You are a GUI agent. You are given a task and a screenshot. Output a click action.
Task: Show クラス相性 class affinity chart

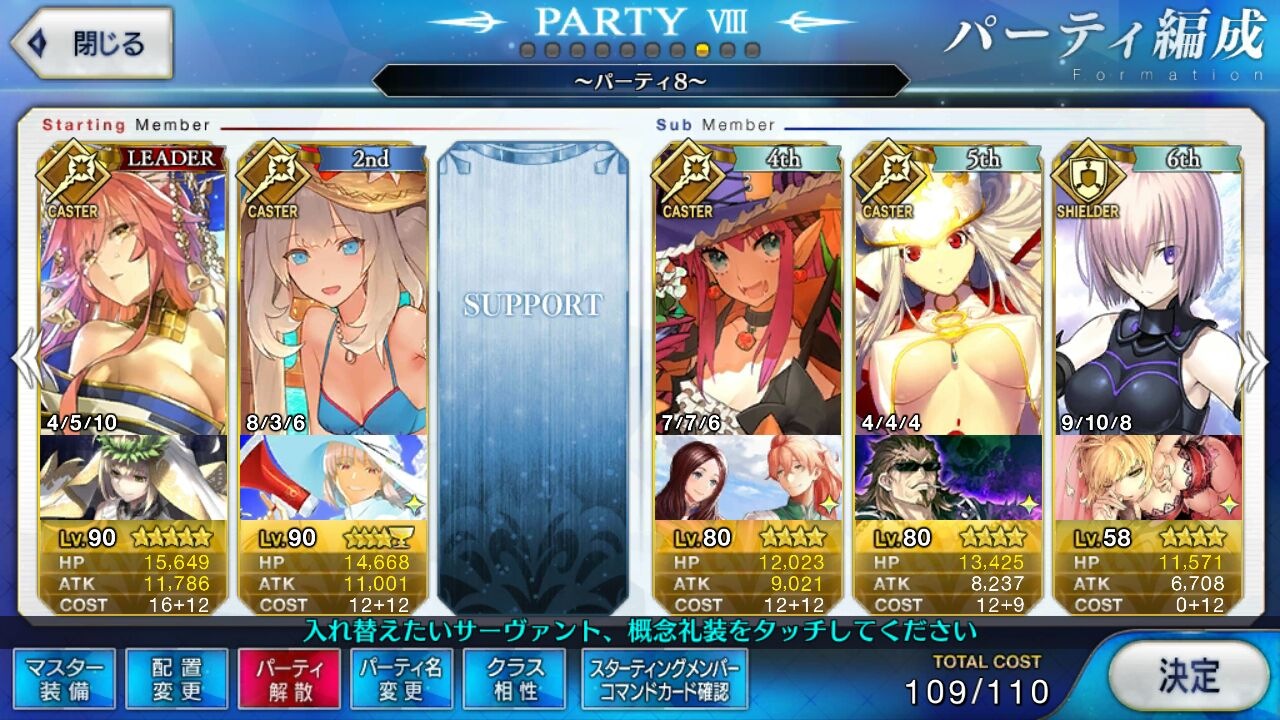point(515,679)
